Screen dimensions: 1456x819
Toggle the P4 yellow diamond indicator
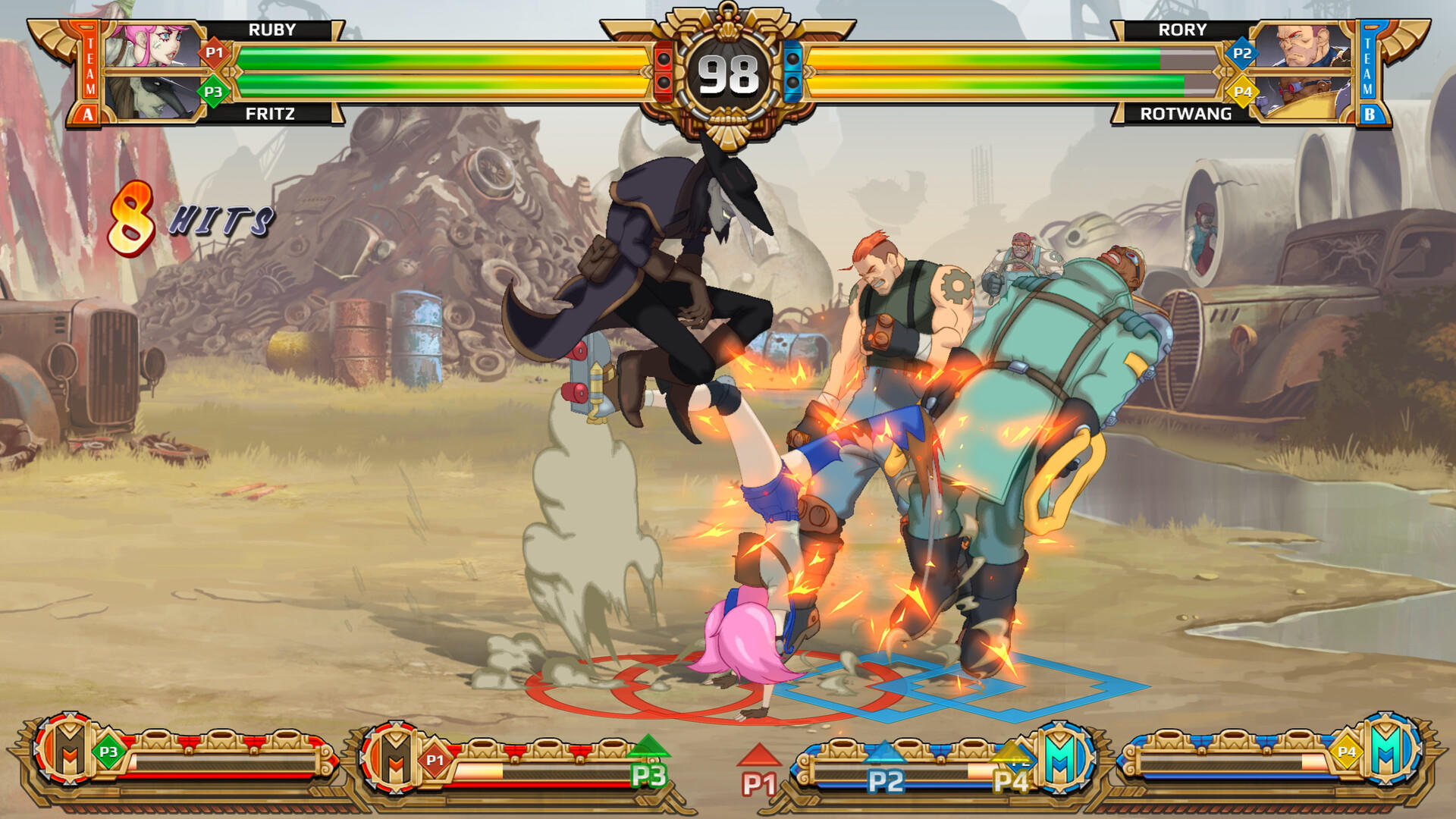1244,92
